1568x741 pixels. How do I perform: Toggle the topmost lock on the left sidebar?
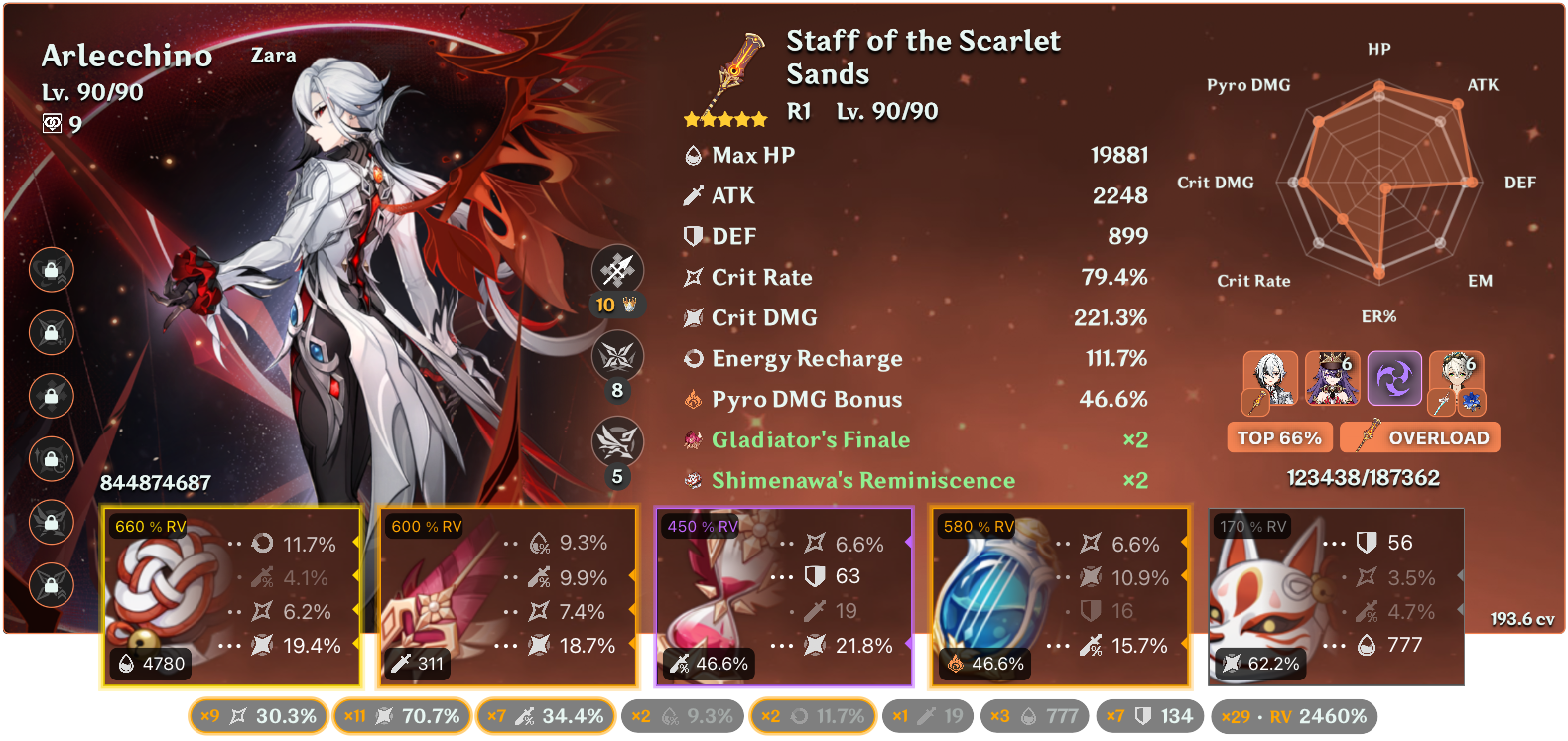click(x=51, y=270)
